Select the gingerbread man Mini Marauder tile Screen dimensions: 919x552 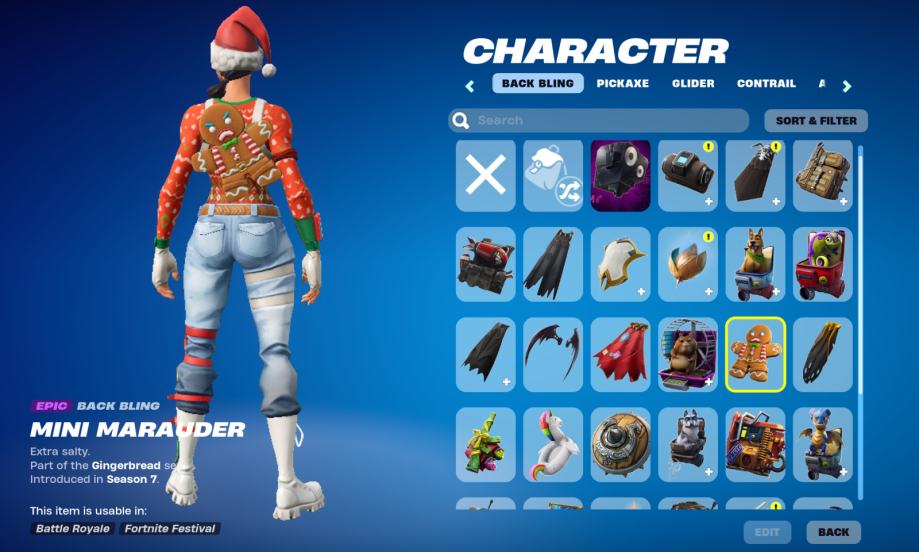pos(755,355)
